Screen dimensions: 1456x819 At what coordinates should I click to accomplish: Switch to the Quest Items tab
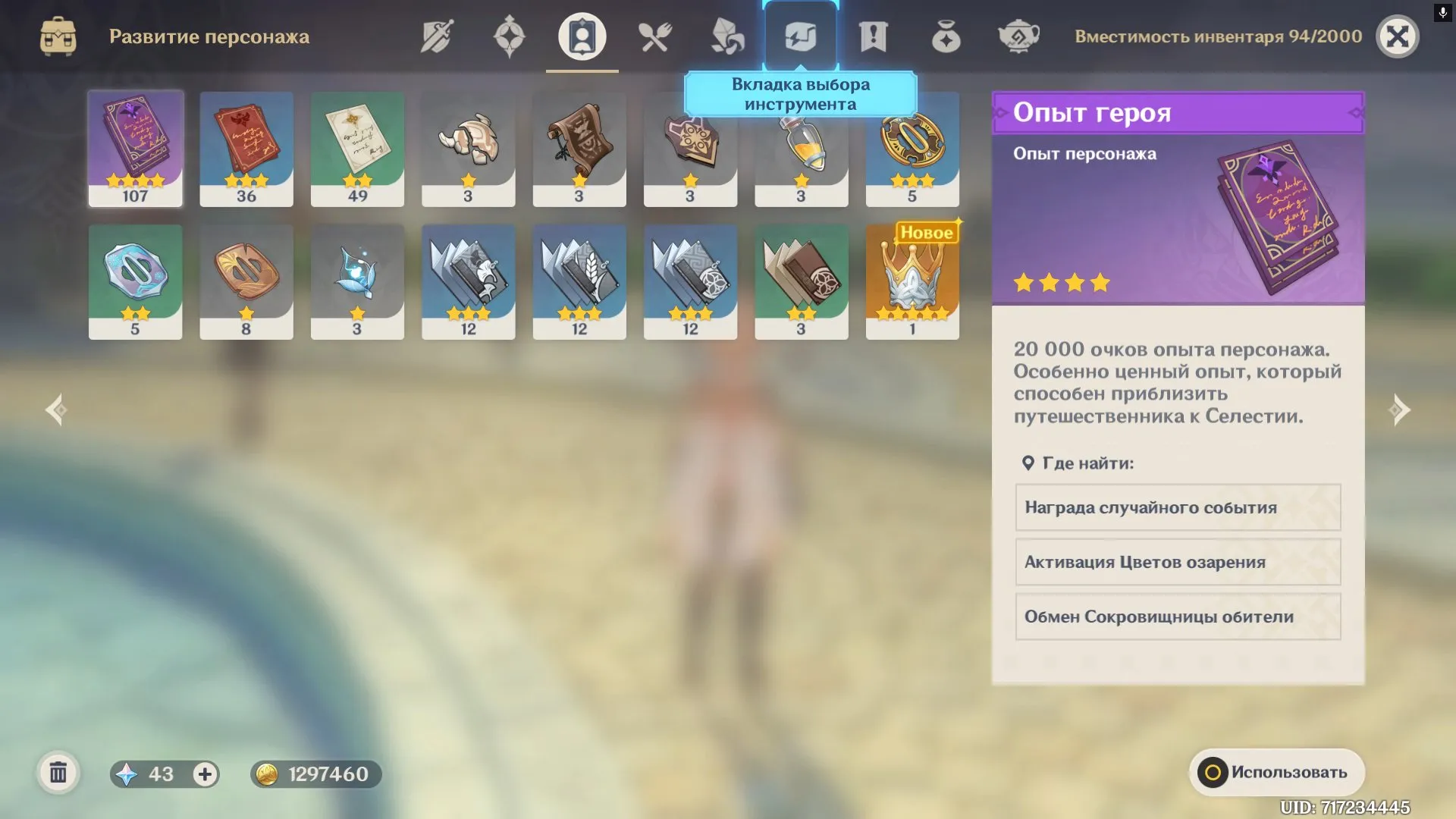coord(873,36)
